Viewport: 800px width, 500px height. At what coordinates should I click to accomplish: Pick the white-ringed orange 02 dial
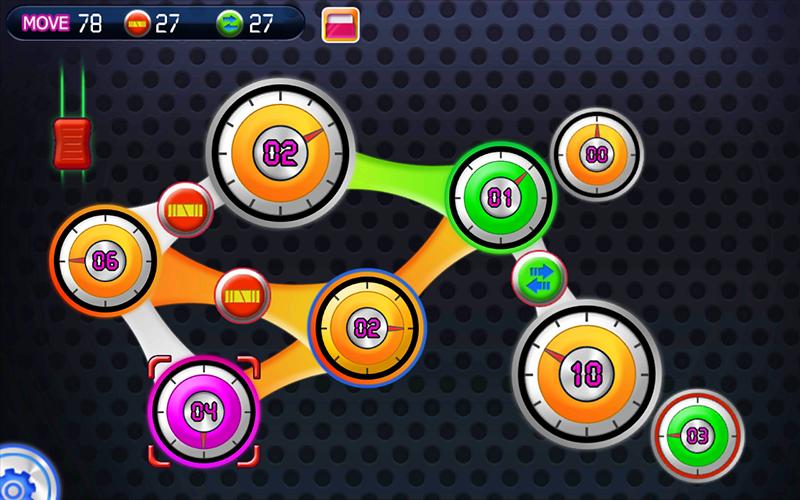(281, 152)
